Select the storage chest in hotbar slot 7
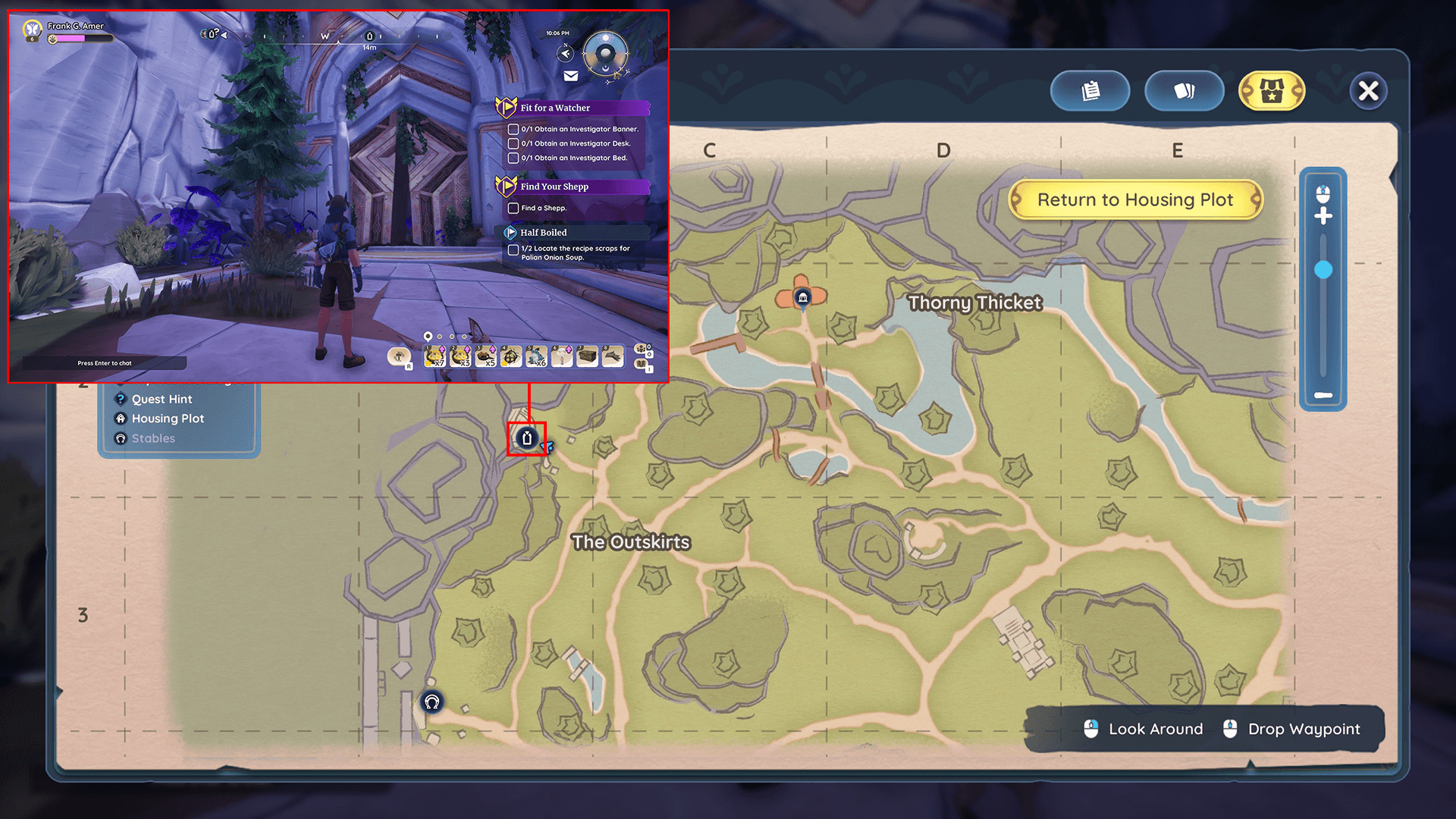The width and height of the screenshot is (1456, 819). click(x=586, y=356)
